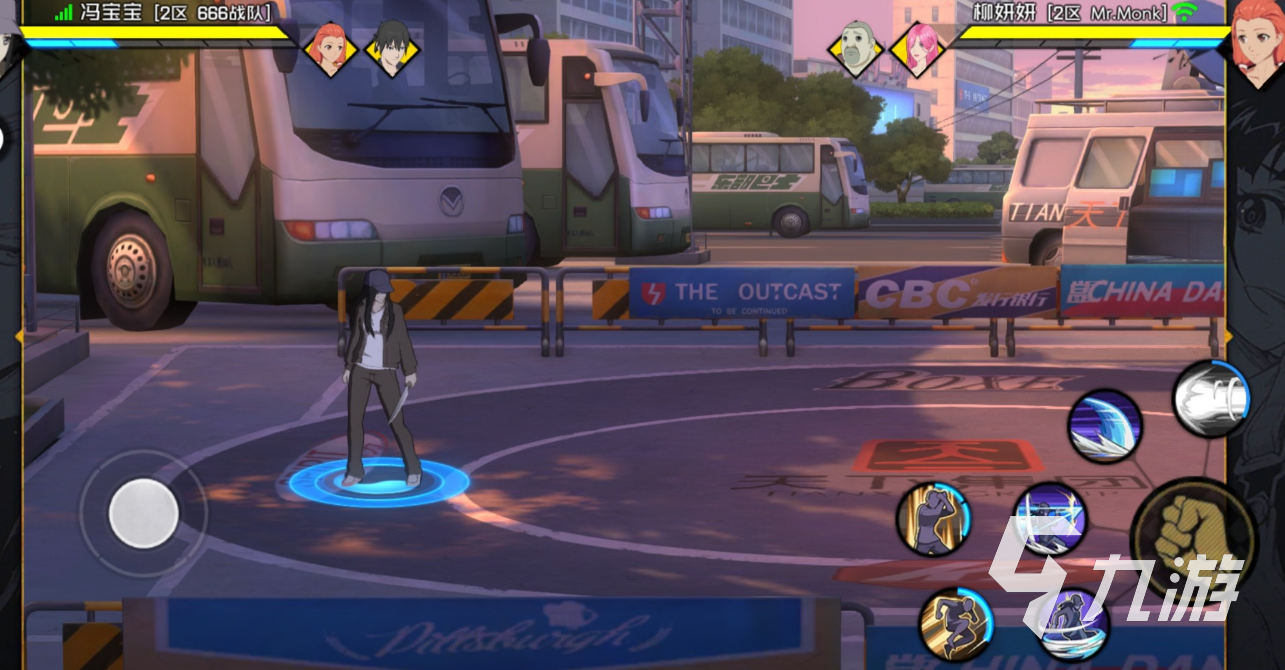
Task: Tap the virtual joystick knob
Action: tap(144, 514)
